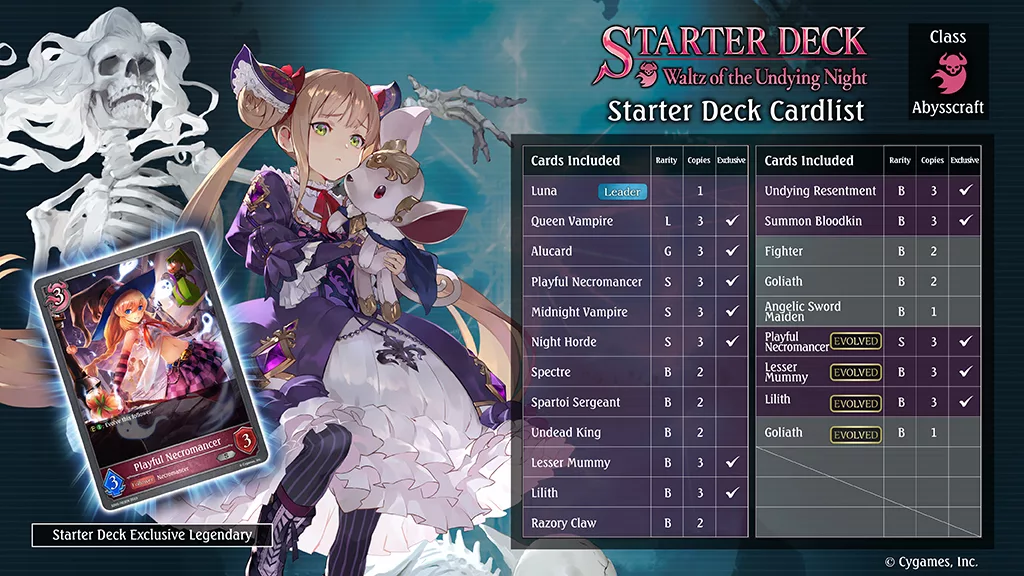Viewport: 1024px width, 576px height.
Task: Select the Razory Claw entry
Action: coord(635,523)
